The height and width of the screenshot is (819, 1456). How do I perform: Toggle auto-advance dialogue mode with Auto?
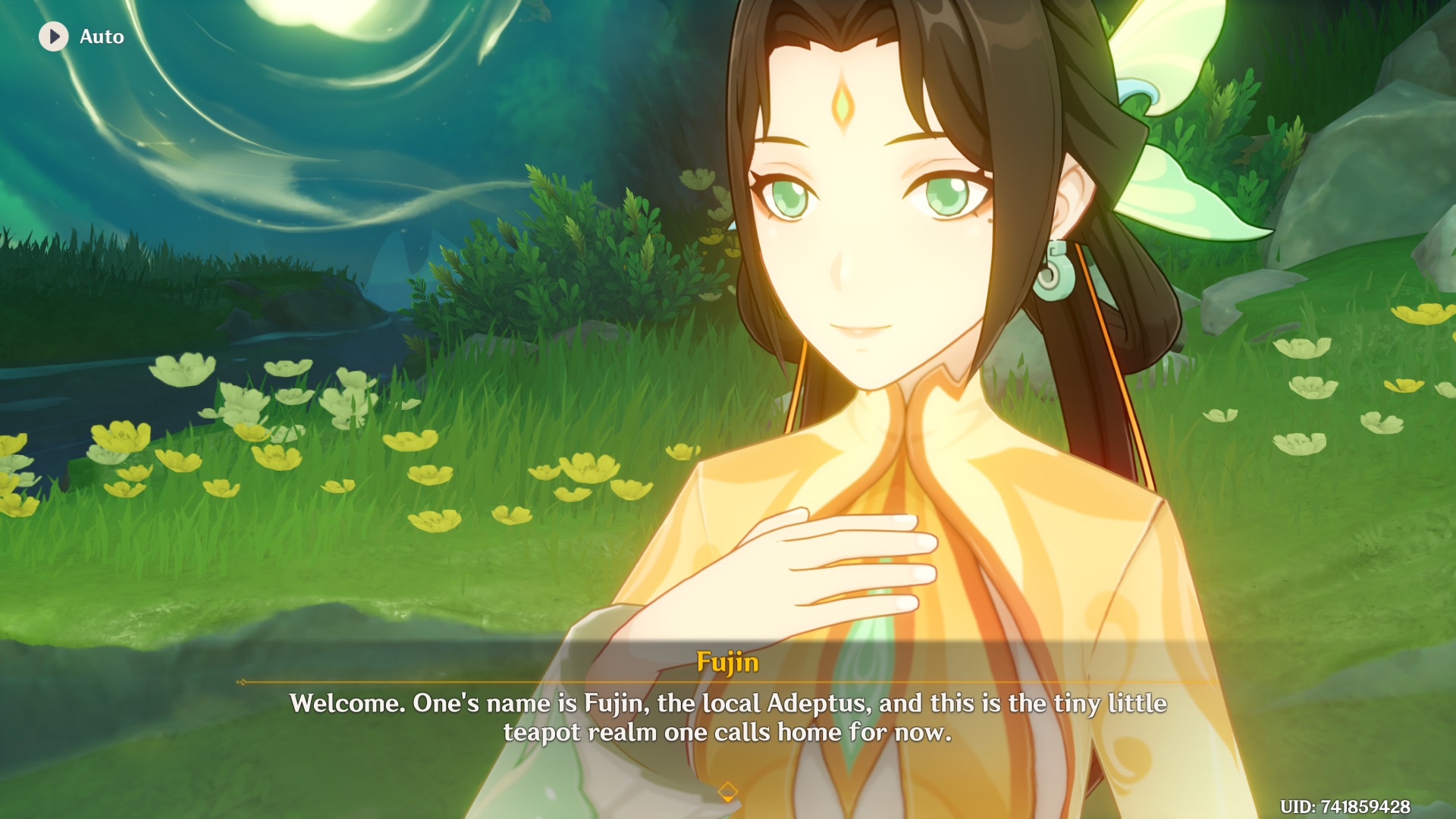(x=83, y=36)
